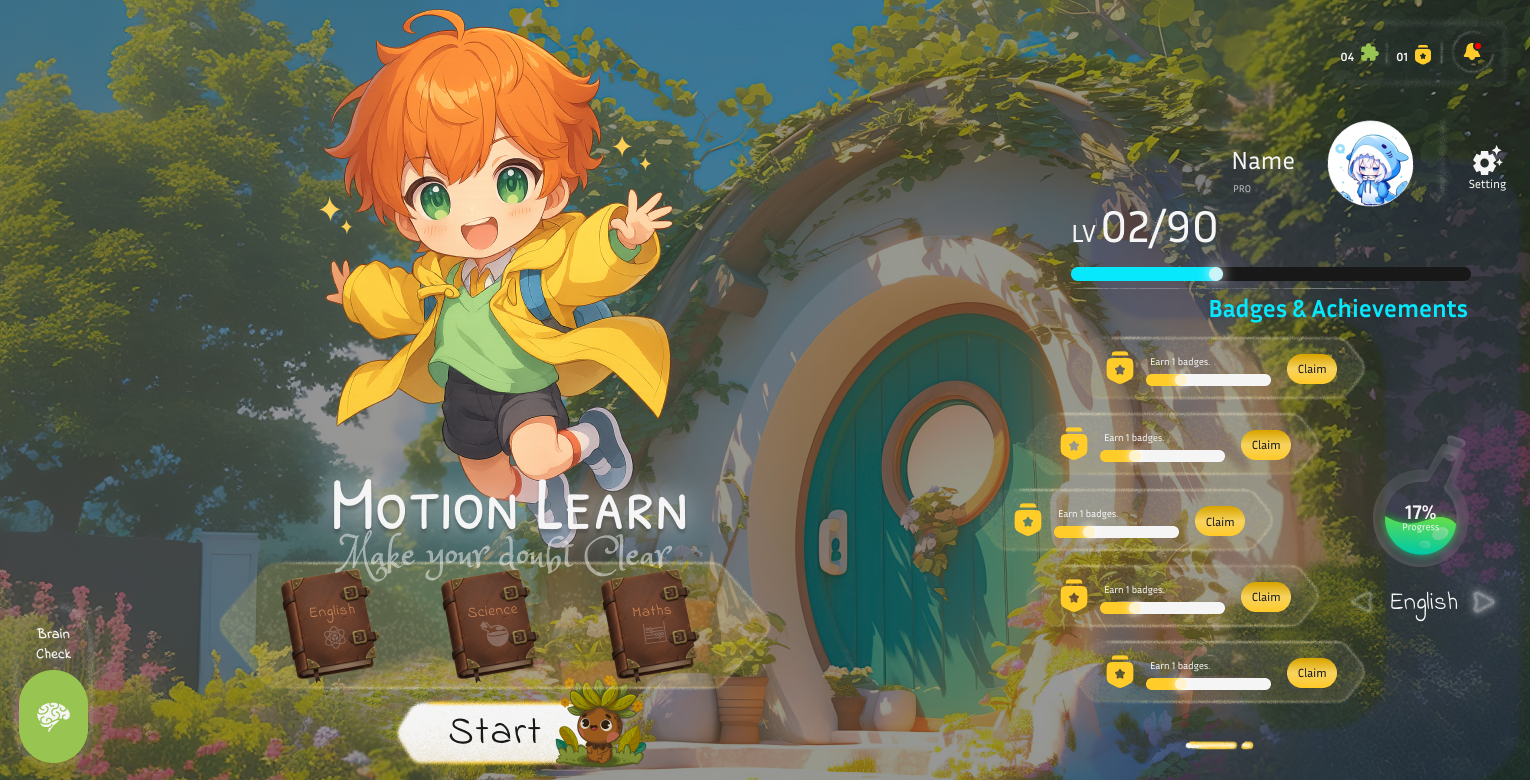Open the shark avatar profile picture
Viewport: 1530px width, 780px height.
1370,164
